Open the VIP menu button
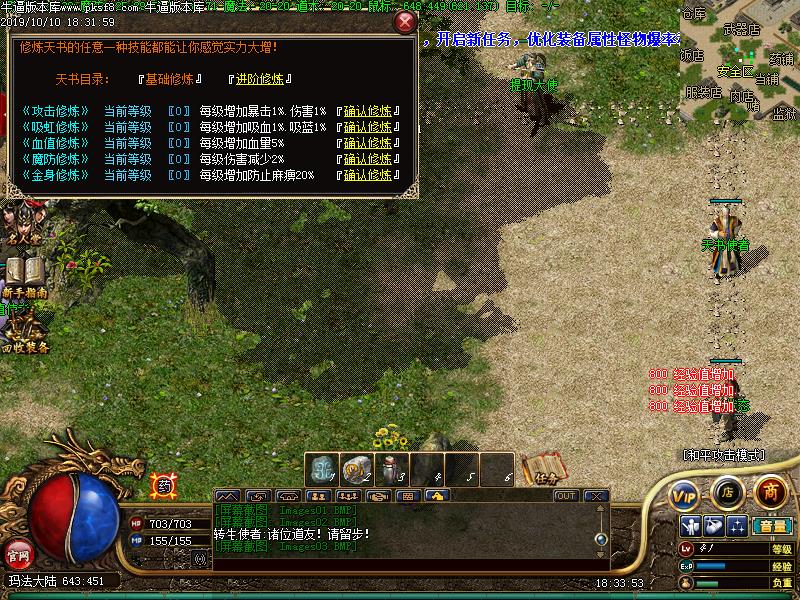The height and width of the screenshot is (600, 800). (x=684, y=494)
